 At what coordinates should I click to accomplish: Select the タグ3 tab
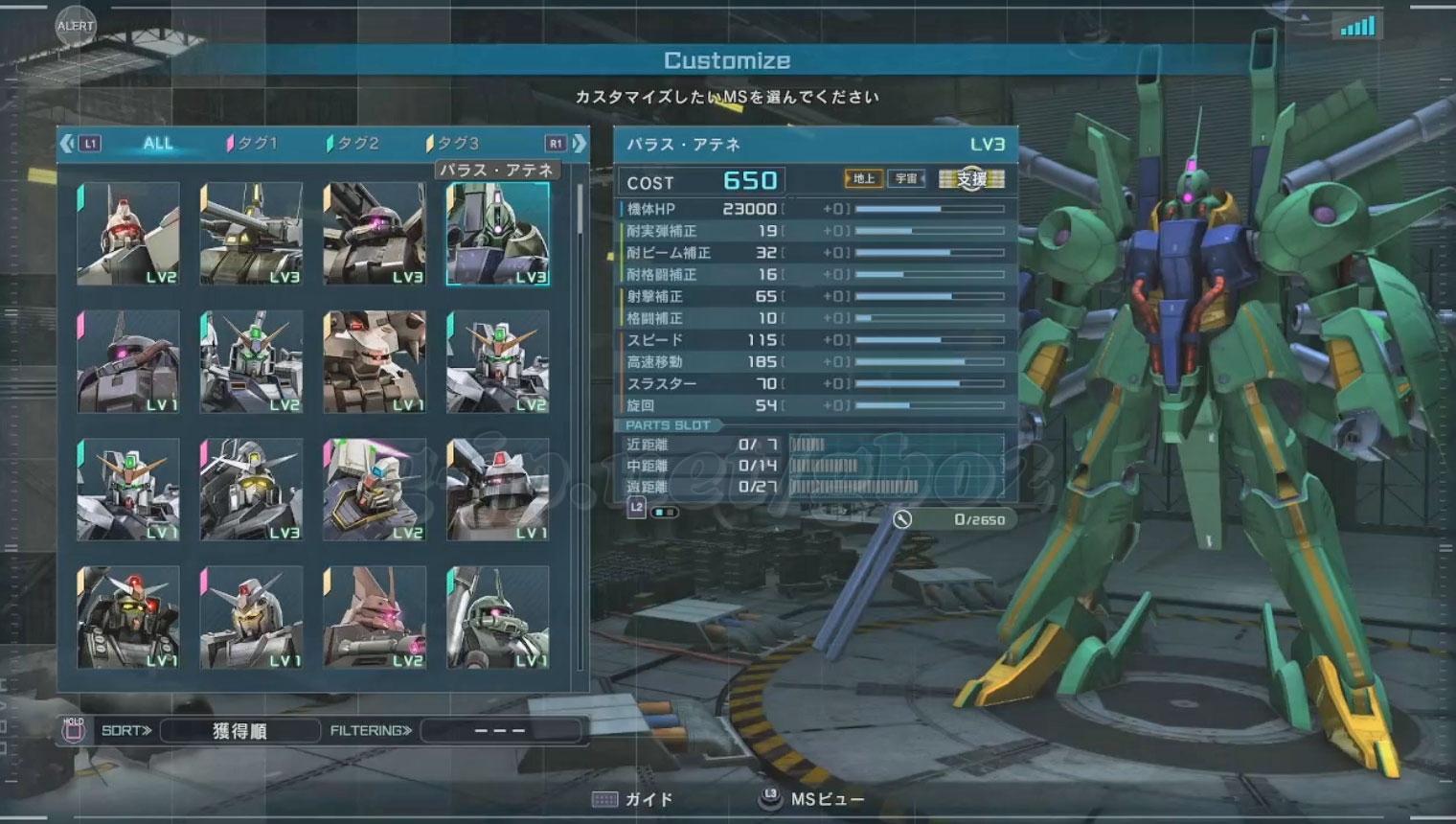coord(453,144)
